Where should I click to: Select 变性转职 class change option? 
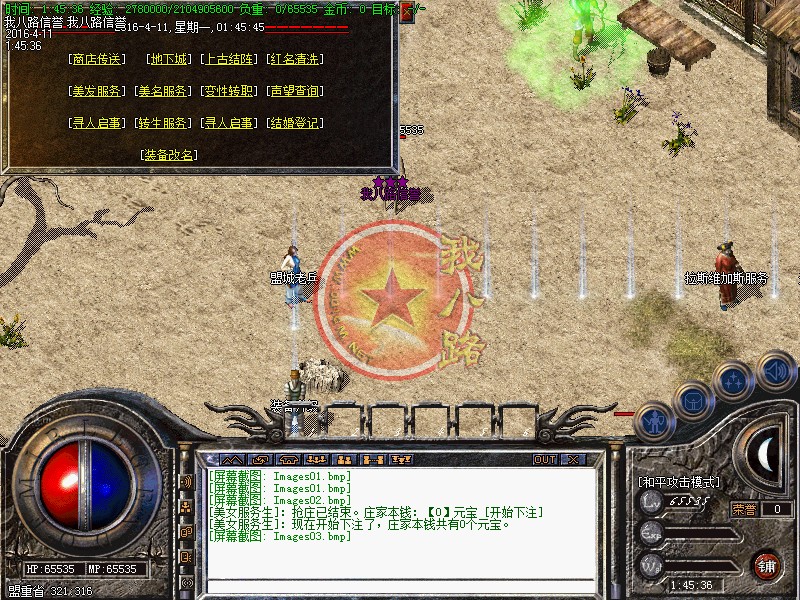(229, 91)
